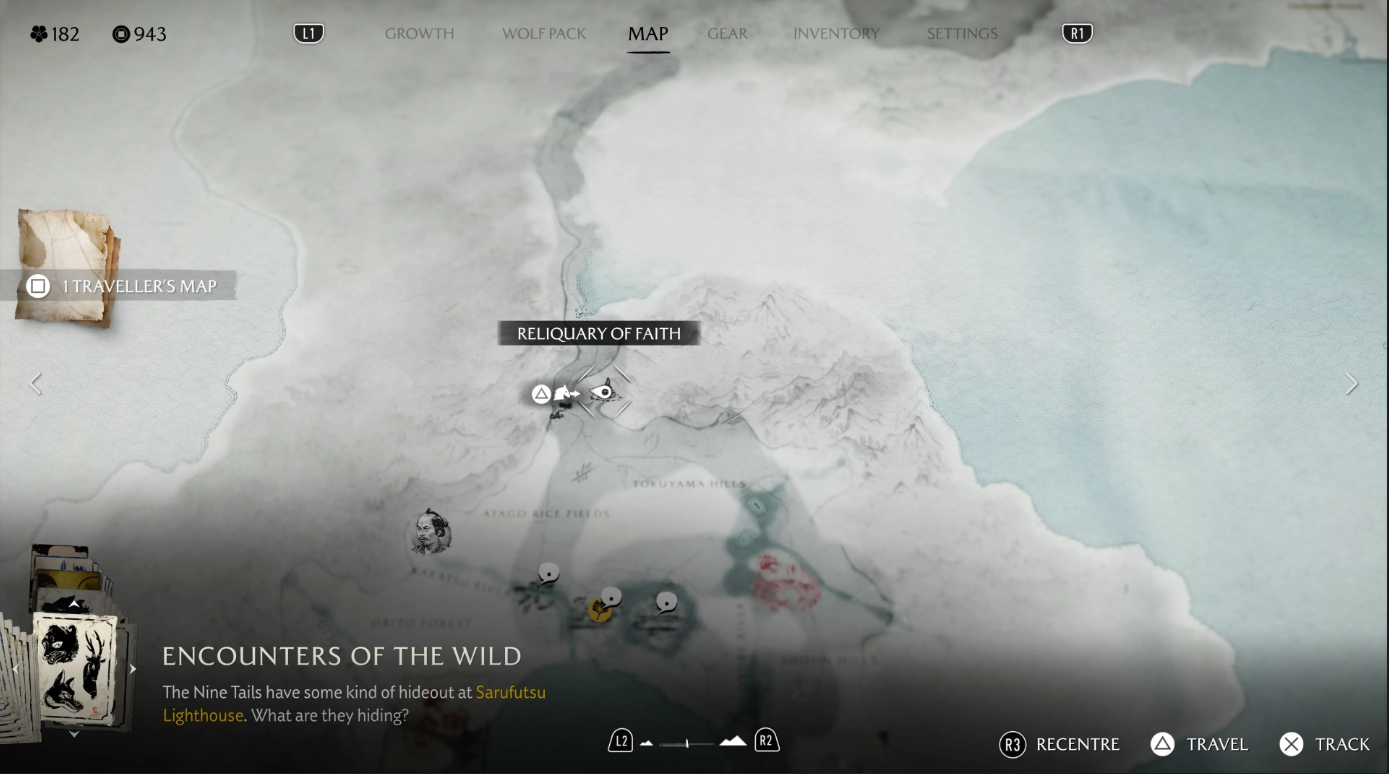Select the Map tab
This screenshot has width=1389, height=774.
tap(648, 34)
